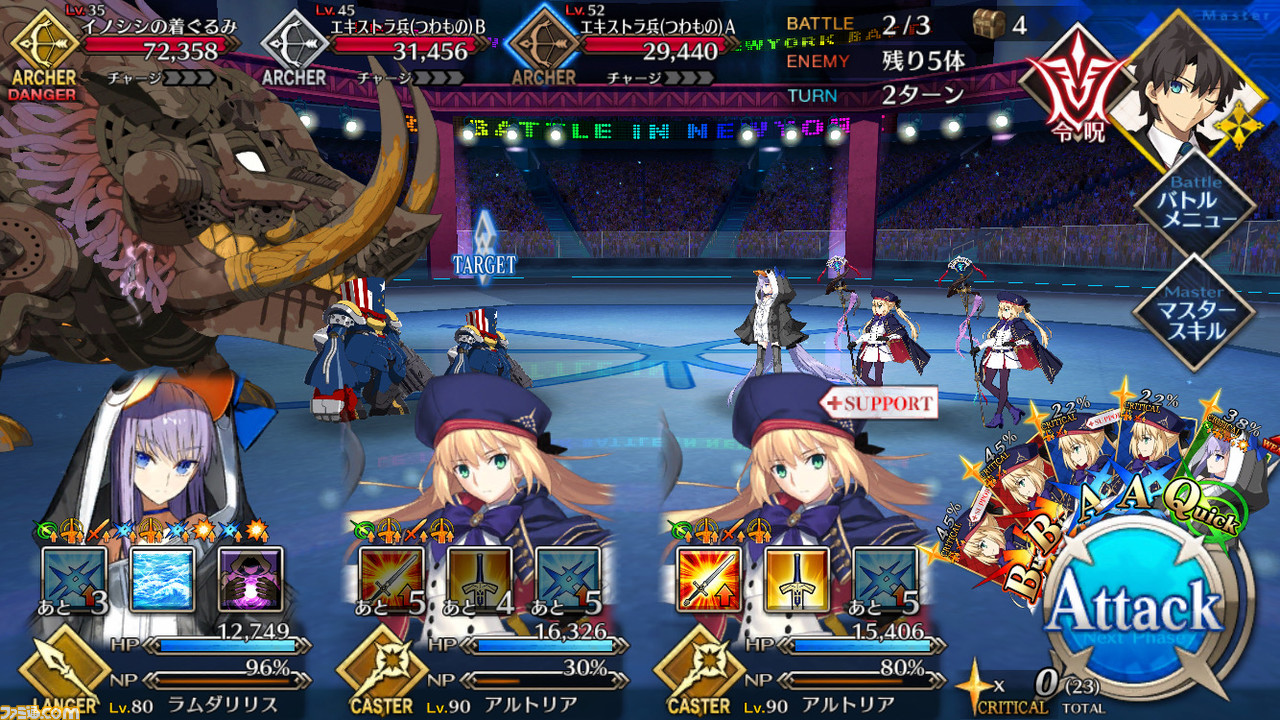Use support アルトリア's golden sword skill
Viewport: 1280px width, 720px height.
(x=797, y=579)
